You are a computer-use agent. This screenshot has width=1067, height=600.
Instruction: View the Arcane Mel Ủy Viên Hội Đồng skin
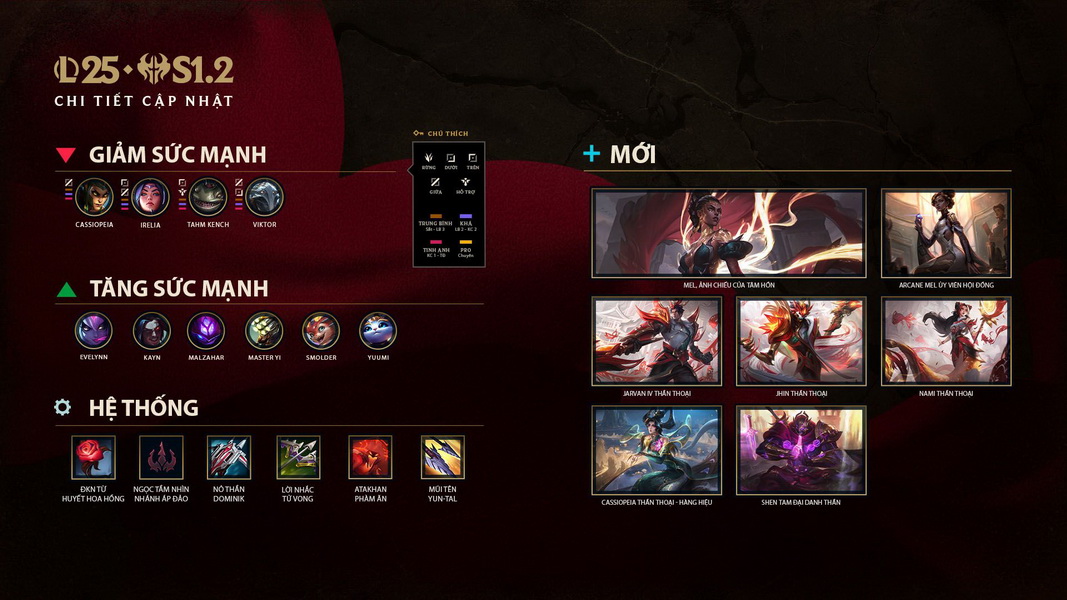(945, 233)
